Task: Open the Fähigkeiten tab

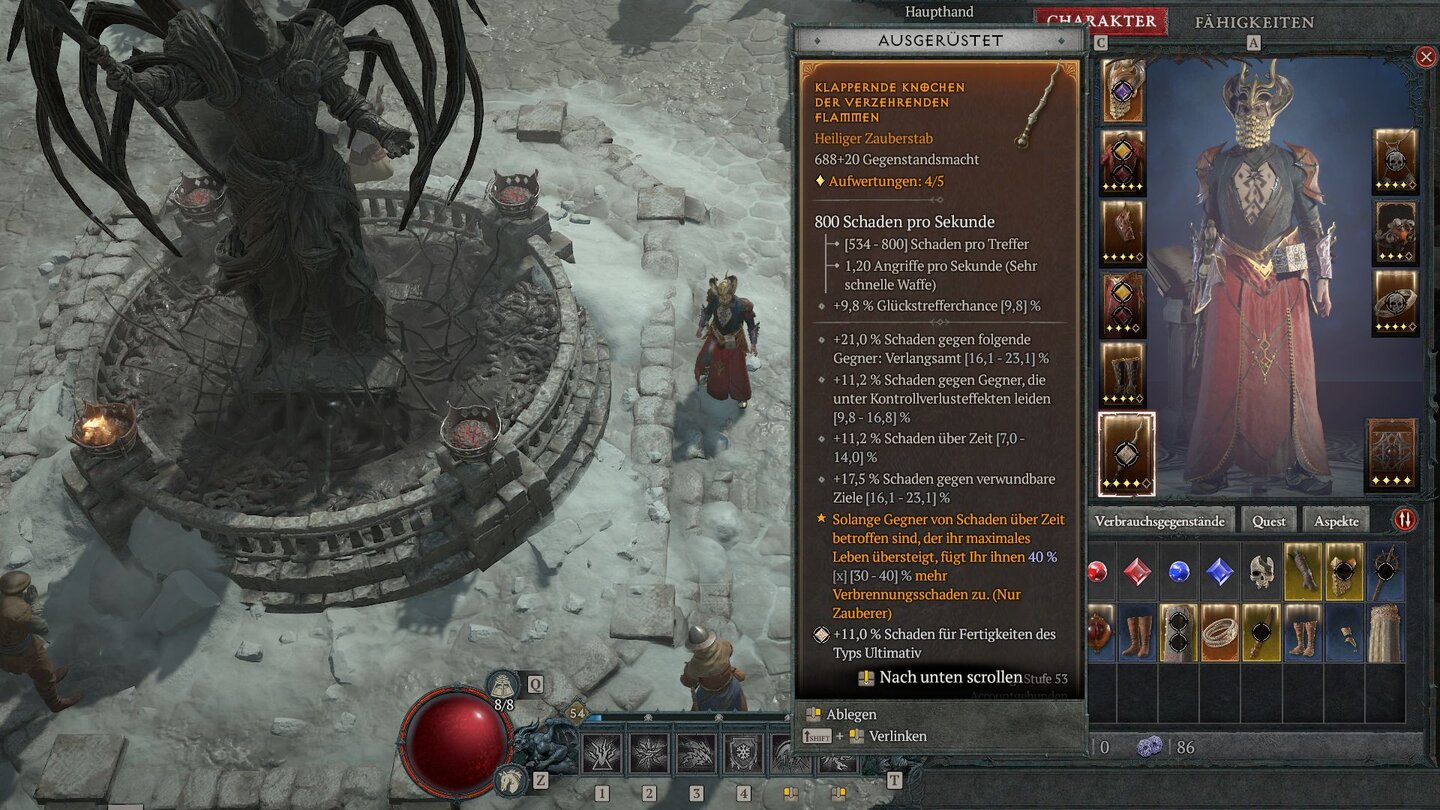Action: 1254,22
